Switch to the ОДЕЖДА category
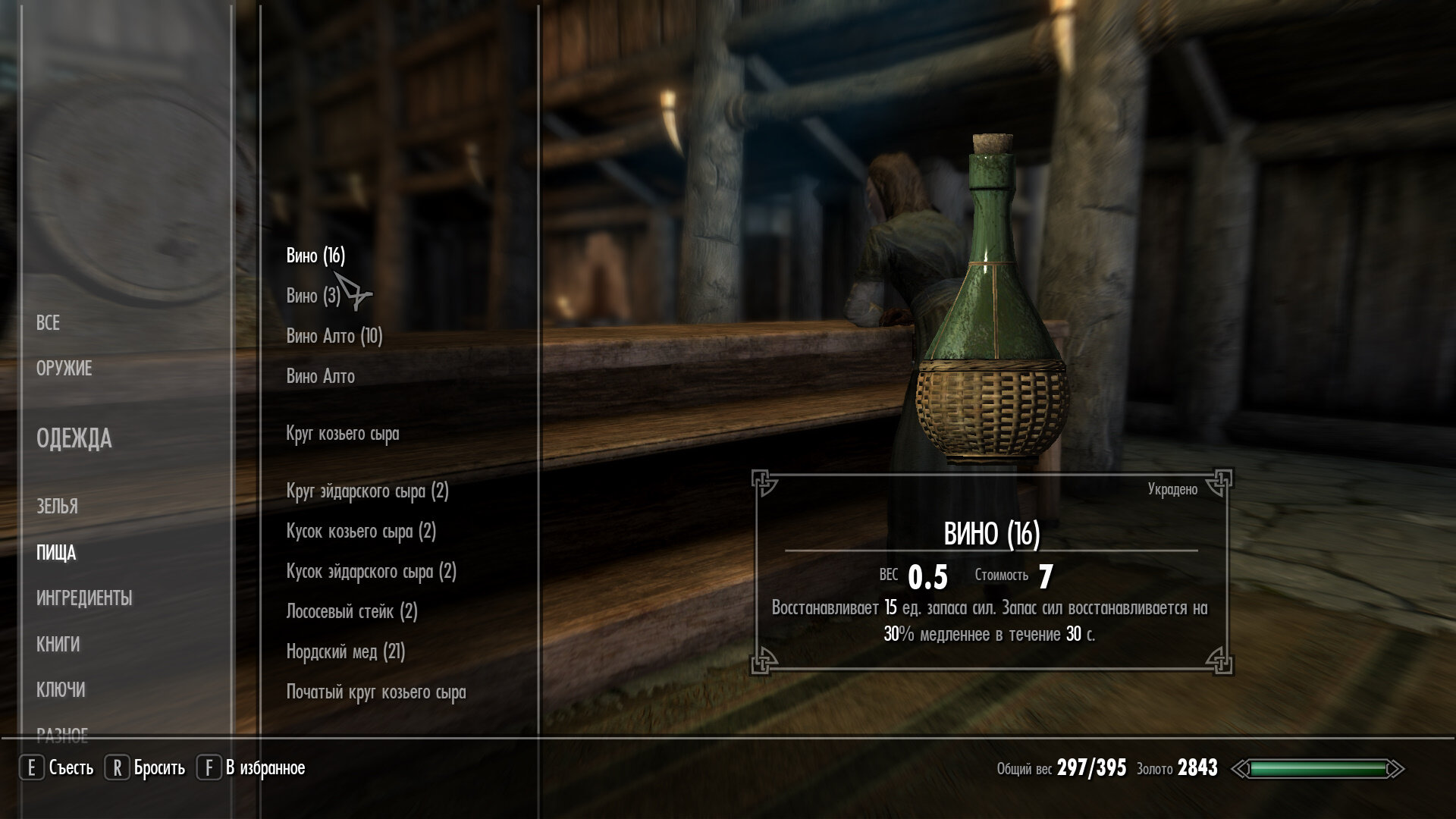The width and height of the screenshot is (1456, 819). point(74,438)
